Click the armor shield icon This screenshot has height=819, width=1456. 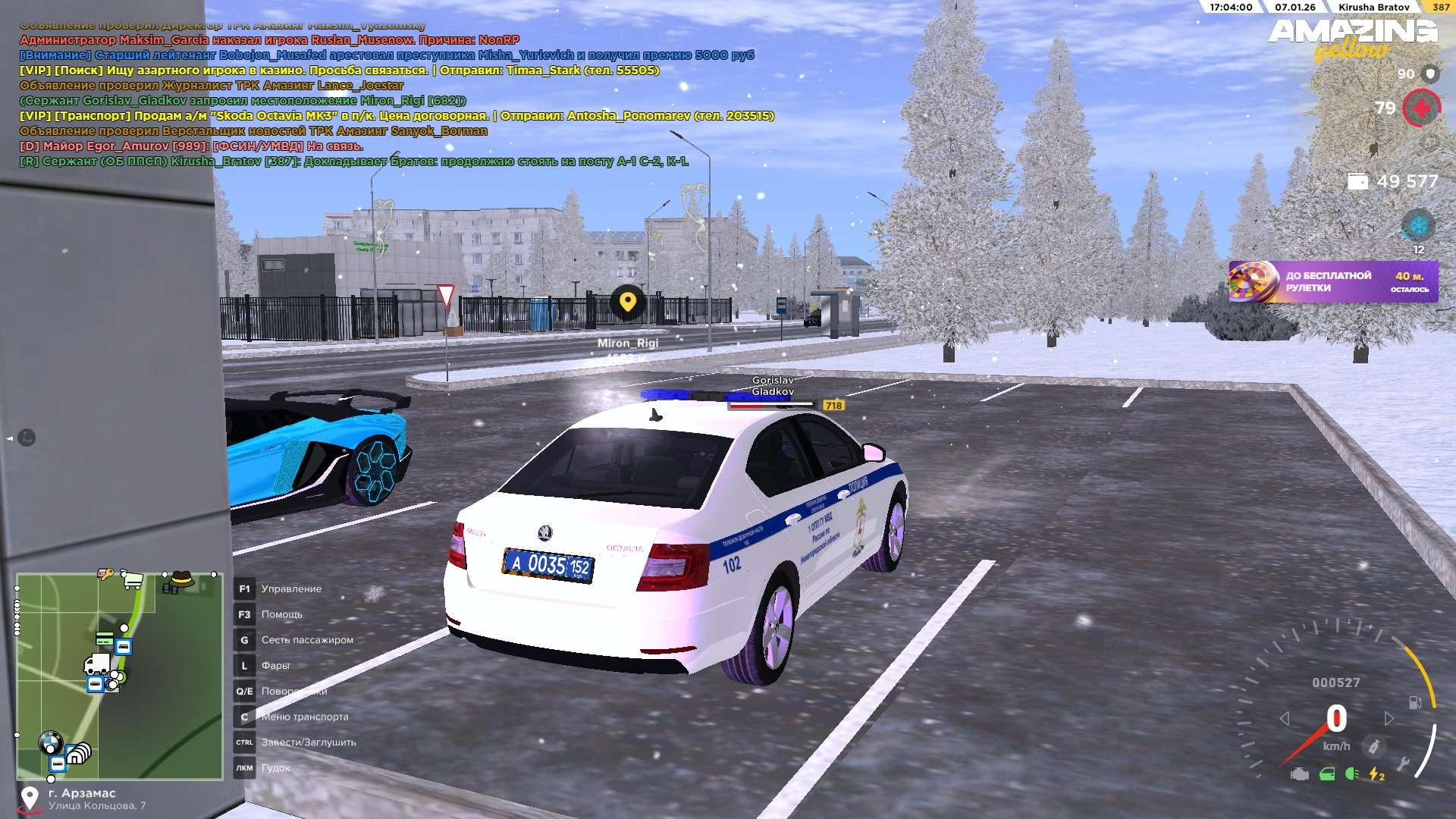point(1430,74)
